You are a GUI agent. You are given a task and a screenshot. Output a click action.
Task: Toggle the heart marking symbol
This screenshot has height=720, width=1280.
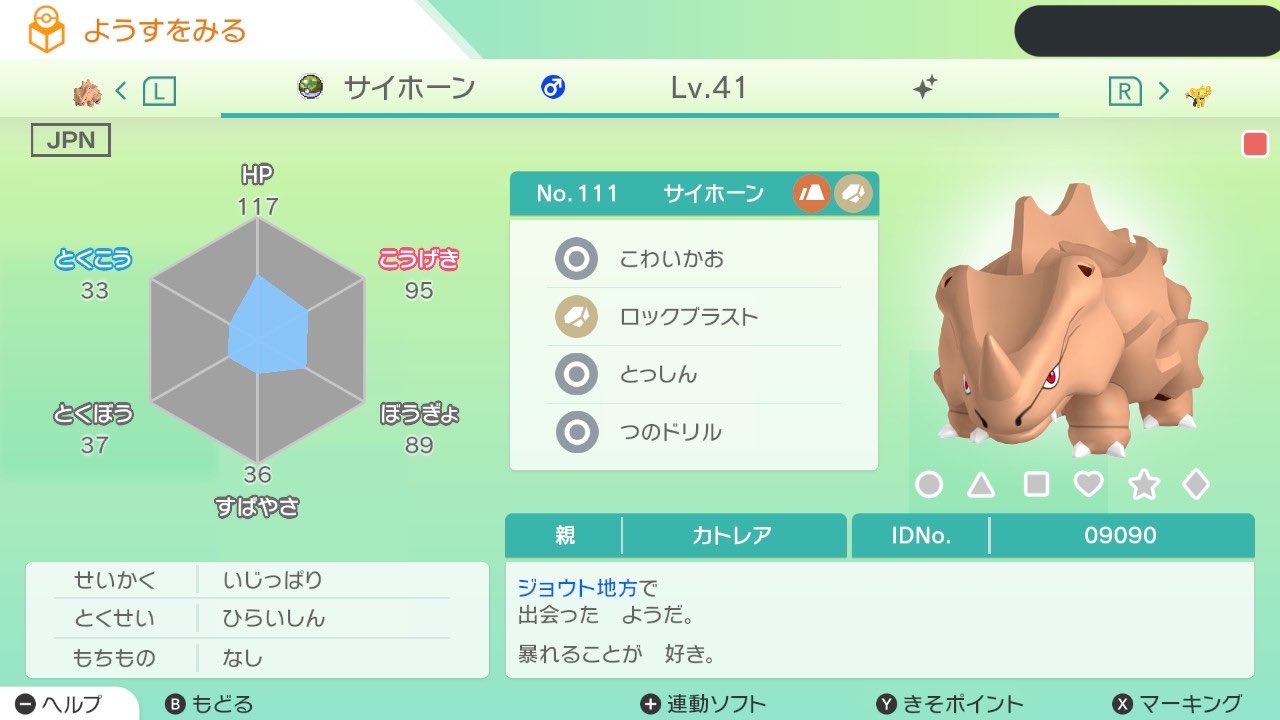point(1089,483)
